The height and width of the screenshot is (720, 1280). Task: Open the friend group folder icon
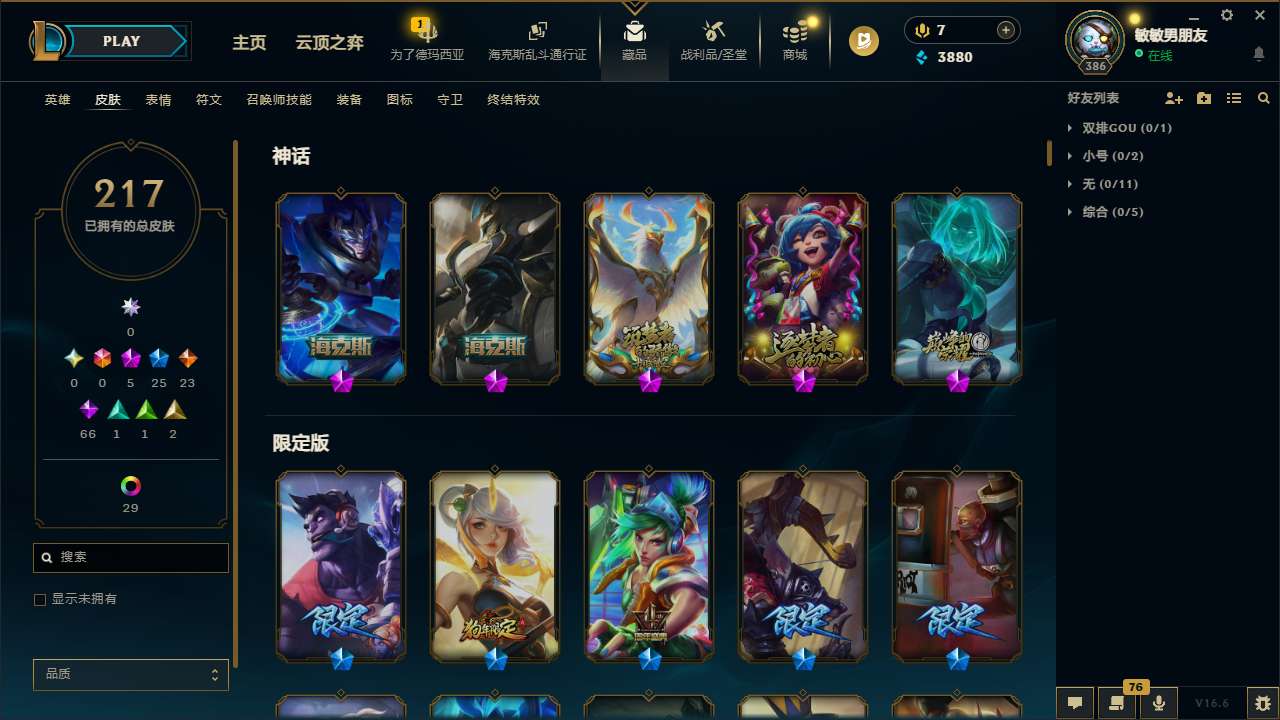tap(1203, 98)
